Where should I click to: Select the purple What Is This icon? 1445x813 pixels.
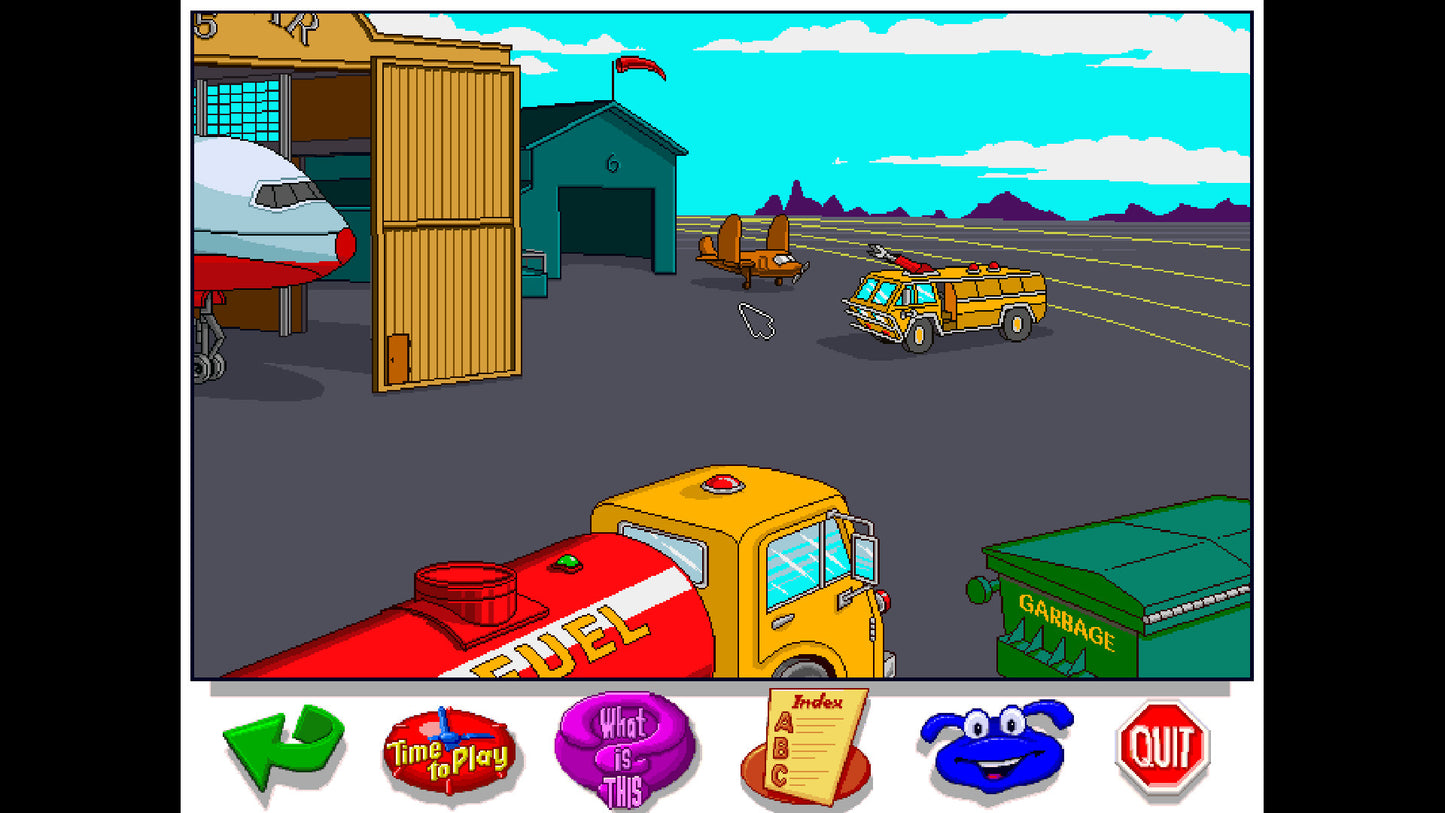point(626,748)
